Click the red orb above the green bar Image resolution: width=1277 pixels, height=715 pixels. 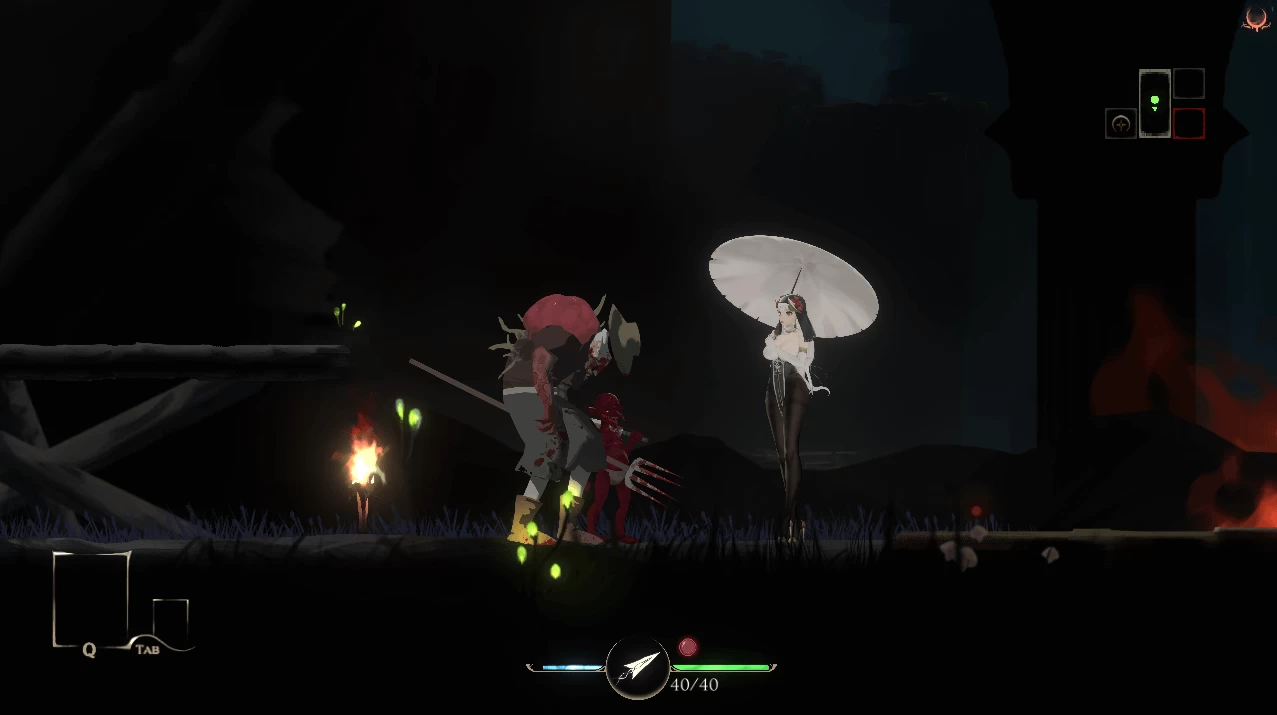(688, 647)
